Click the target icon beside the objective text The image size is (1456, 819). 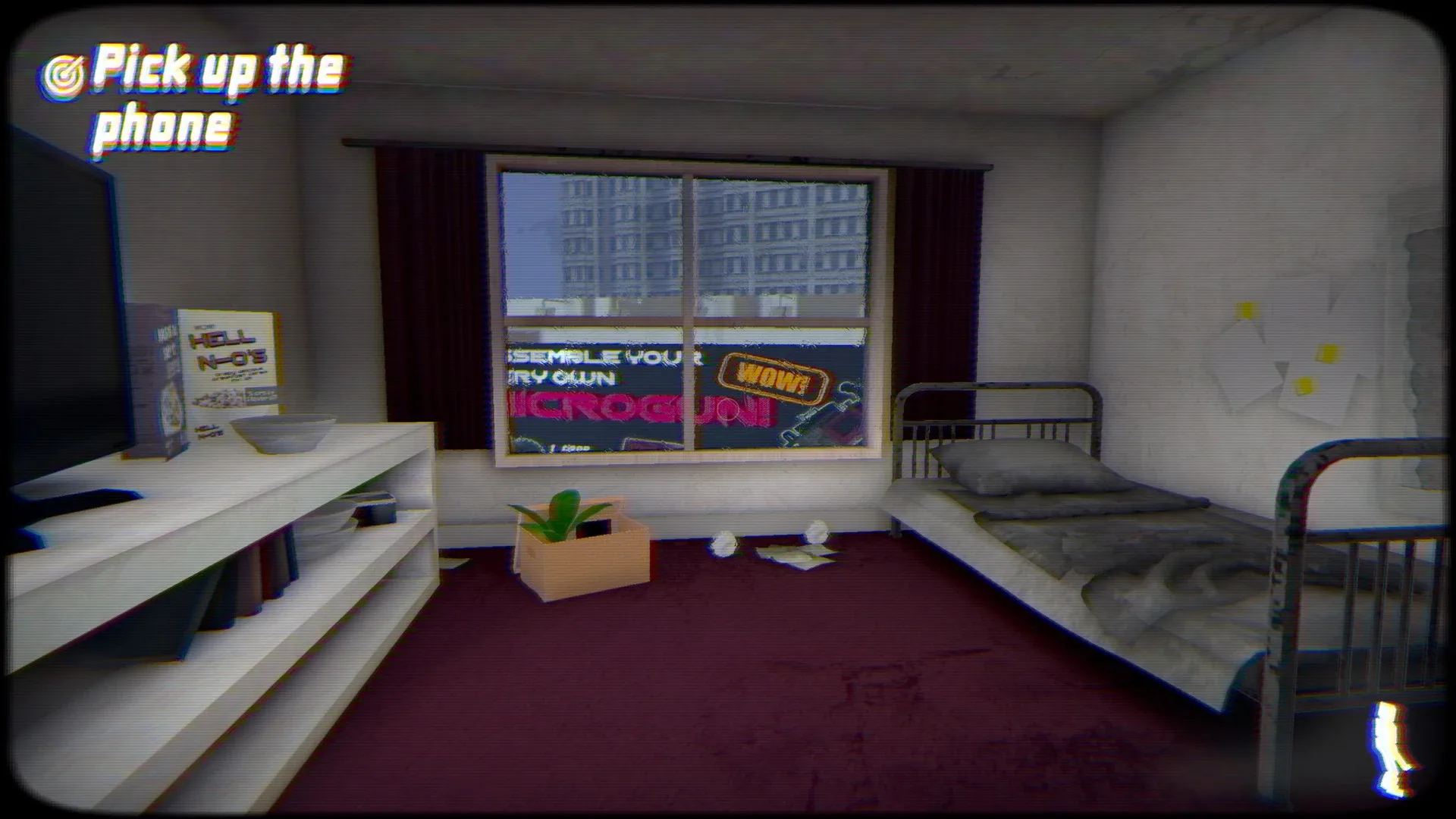pyautogui.click(x=64, y=72)
